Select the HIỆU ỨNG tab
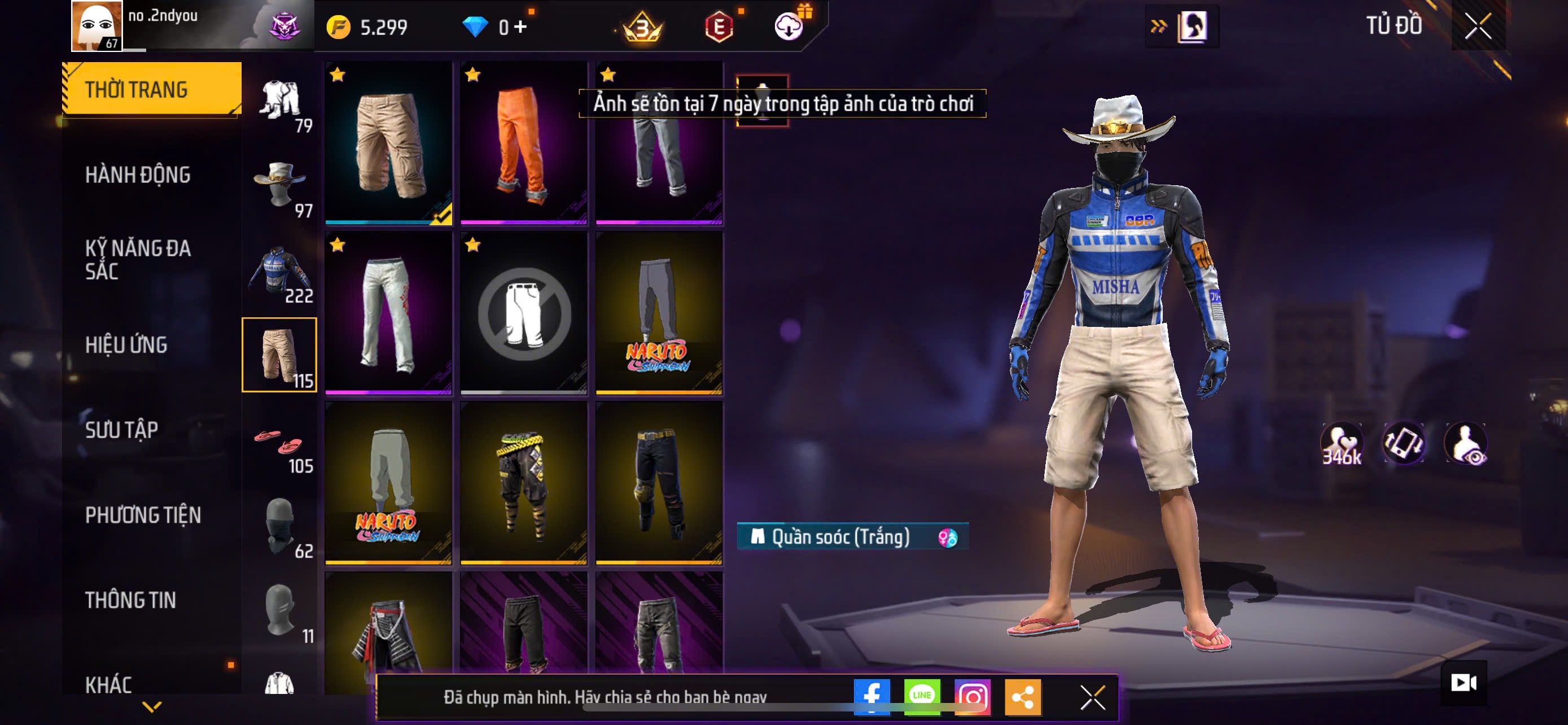The width and height of the screenshot is (1568, 725). pyautogui.click(x=126, y=344)
